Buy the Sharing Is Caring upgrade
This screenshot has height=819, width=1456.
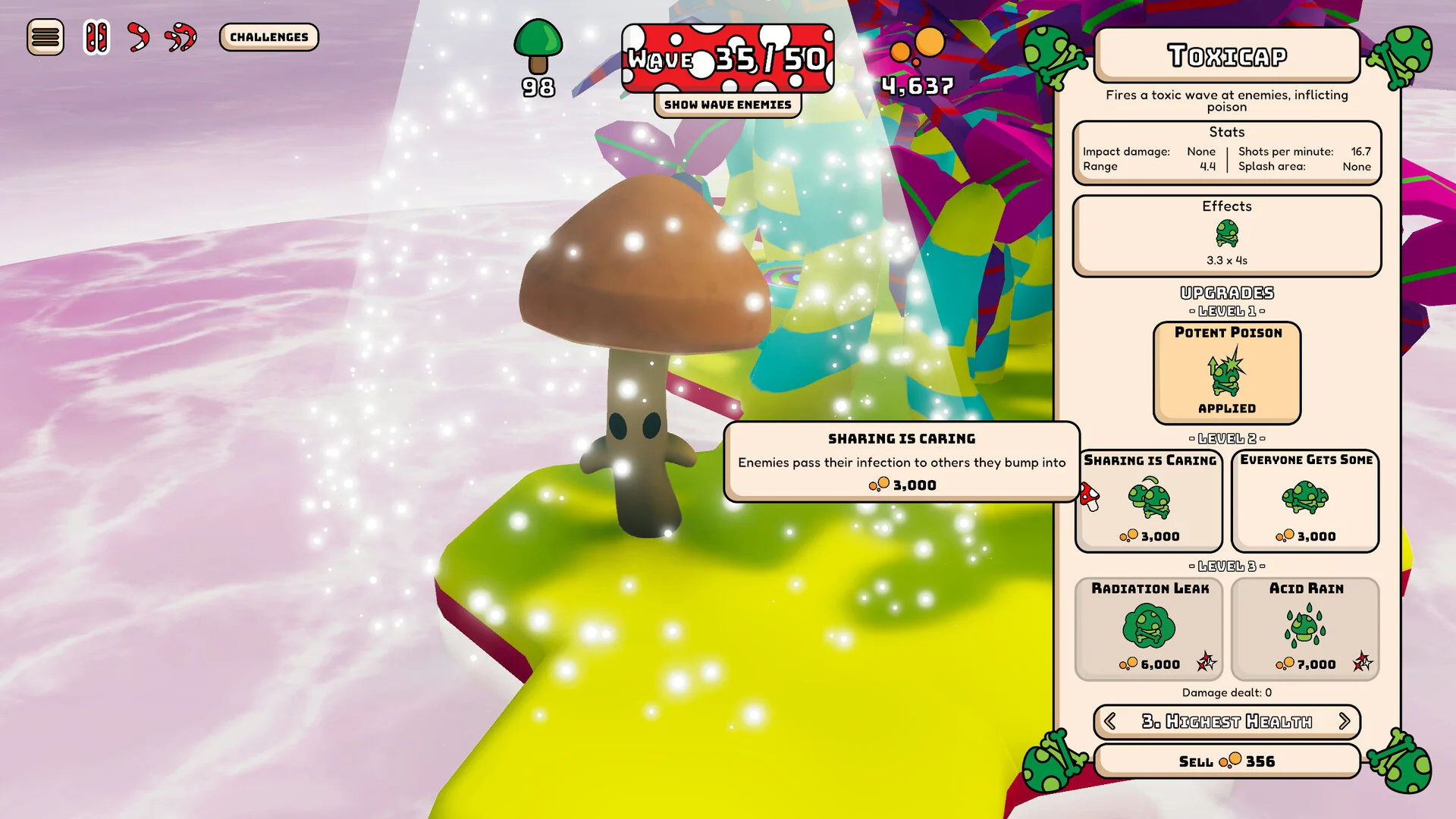tap(1150, 500)
